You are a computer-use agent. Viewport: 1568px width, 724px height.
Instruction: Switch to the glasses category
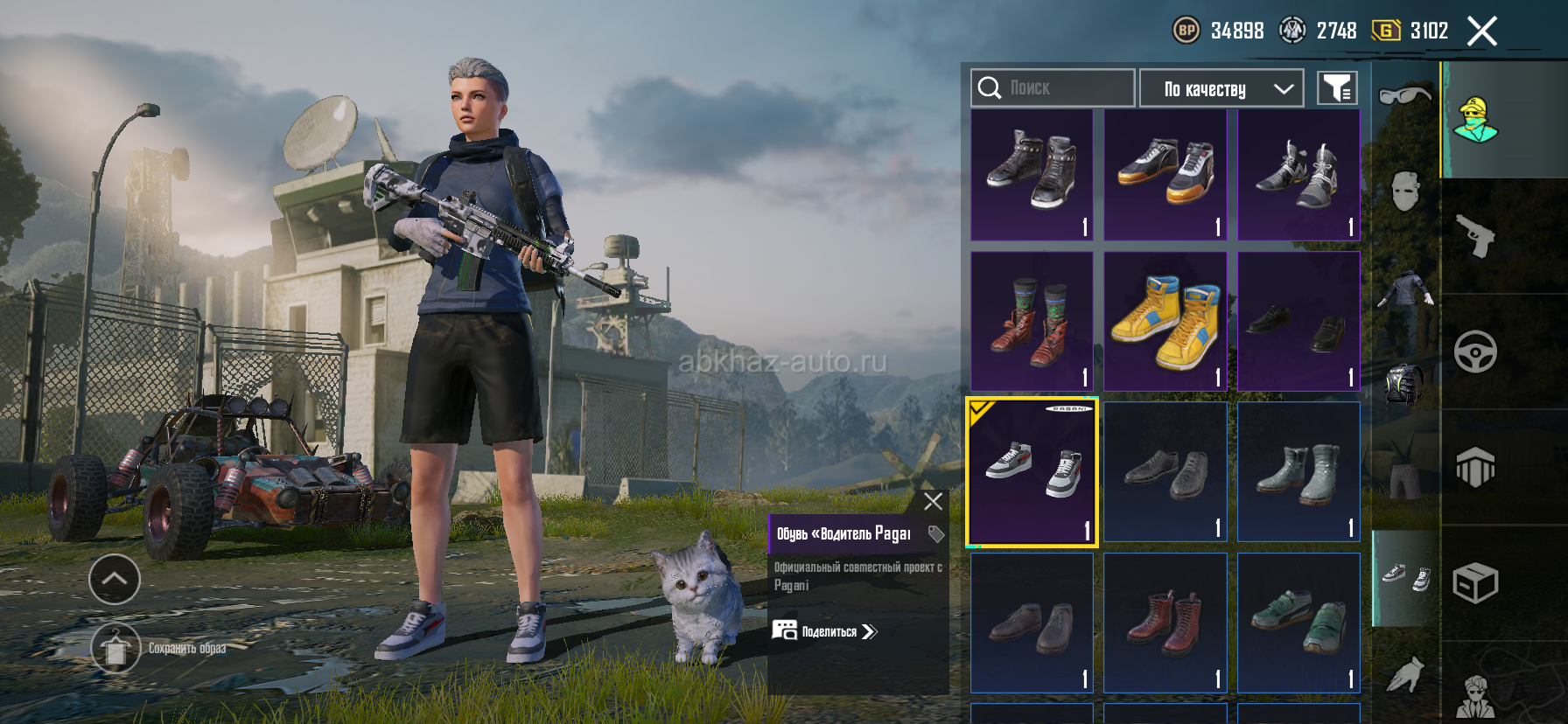coord(1404,94)
